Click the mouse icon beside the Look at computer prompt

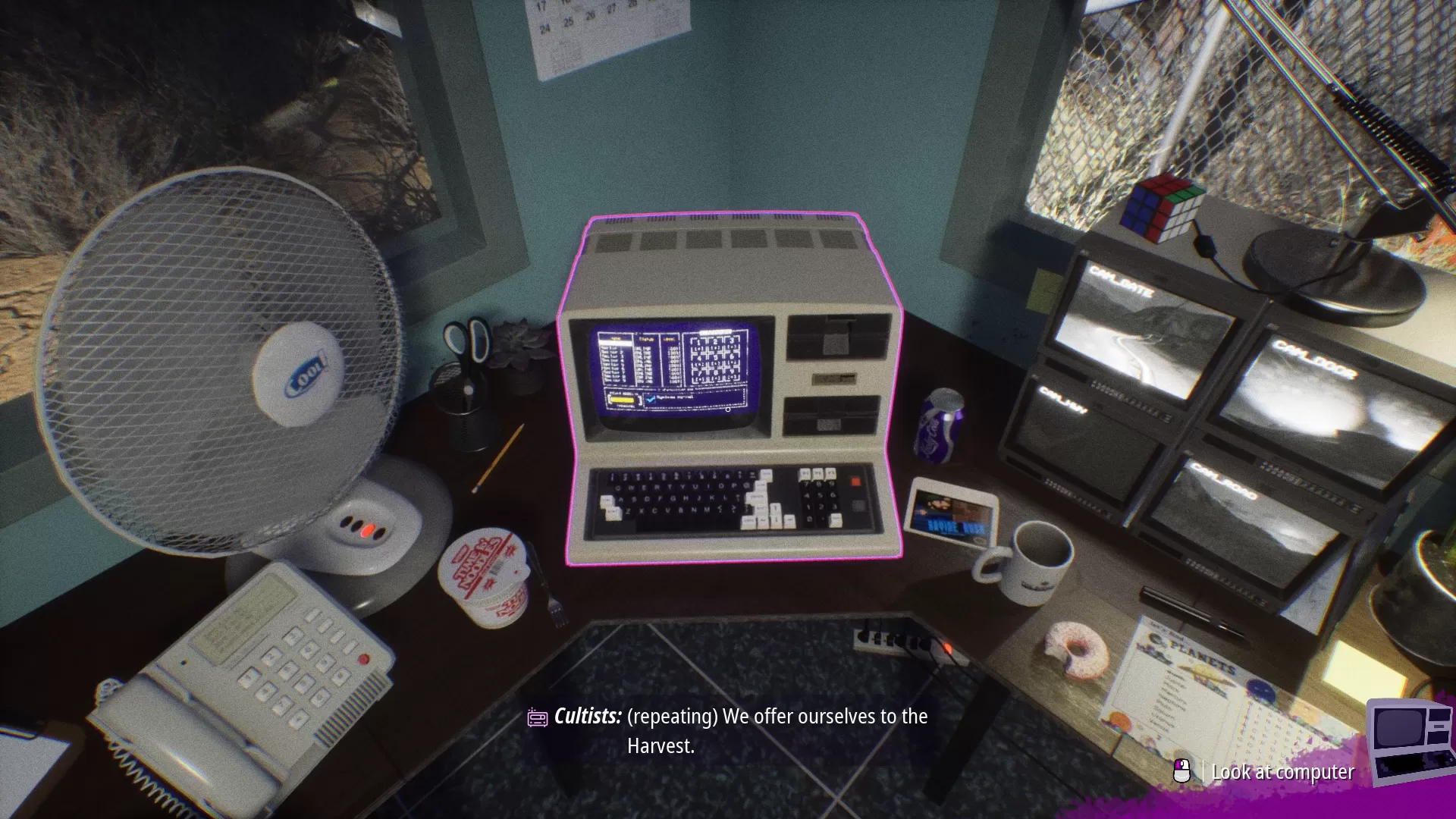click(1180, 771)
